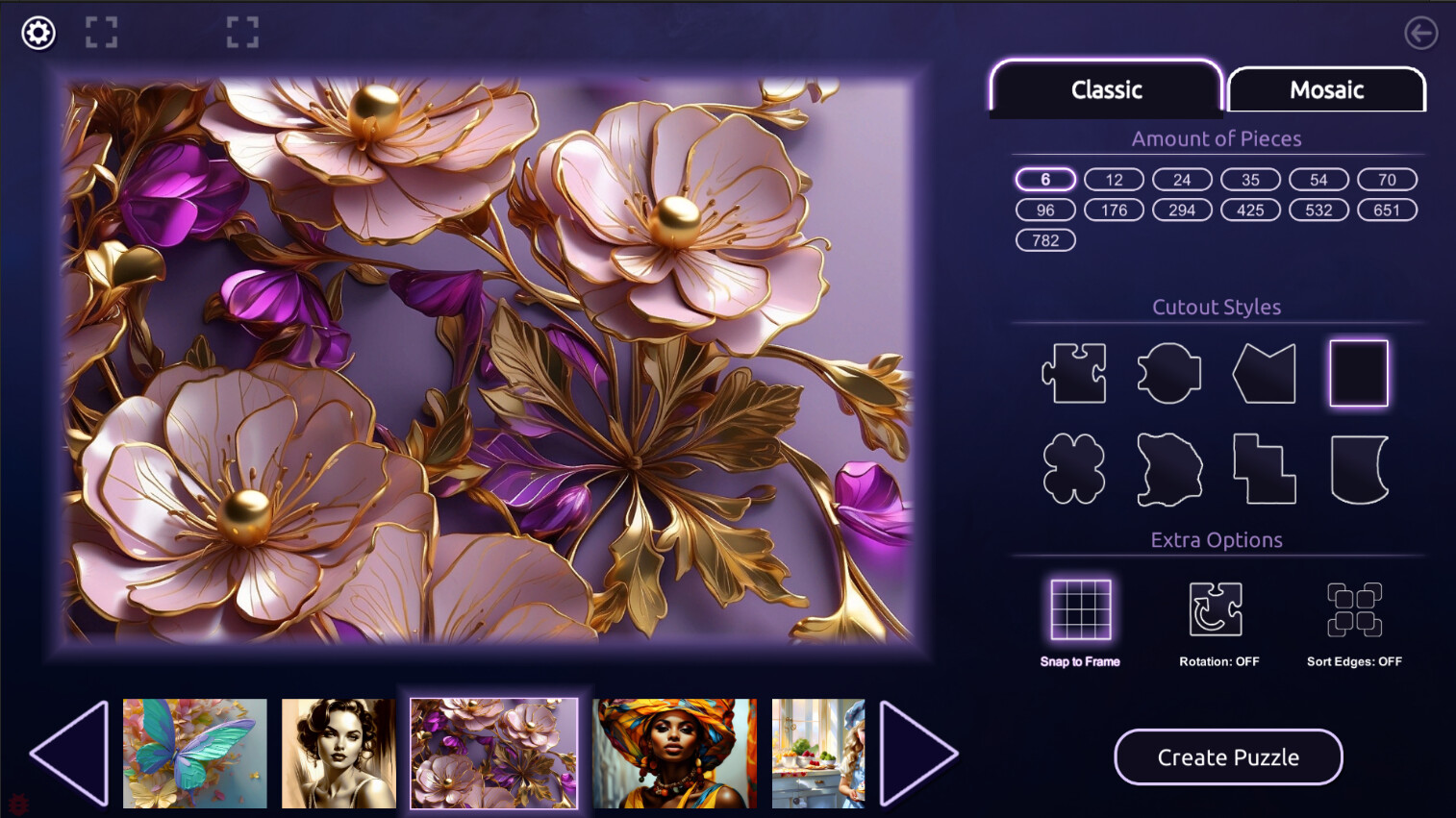This screenshot has width=1456, height=818.
Task: Switch to the Classic tab
Action: pos(1106,89)
